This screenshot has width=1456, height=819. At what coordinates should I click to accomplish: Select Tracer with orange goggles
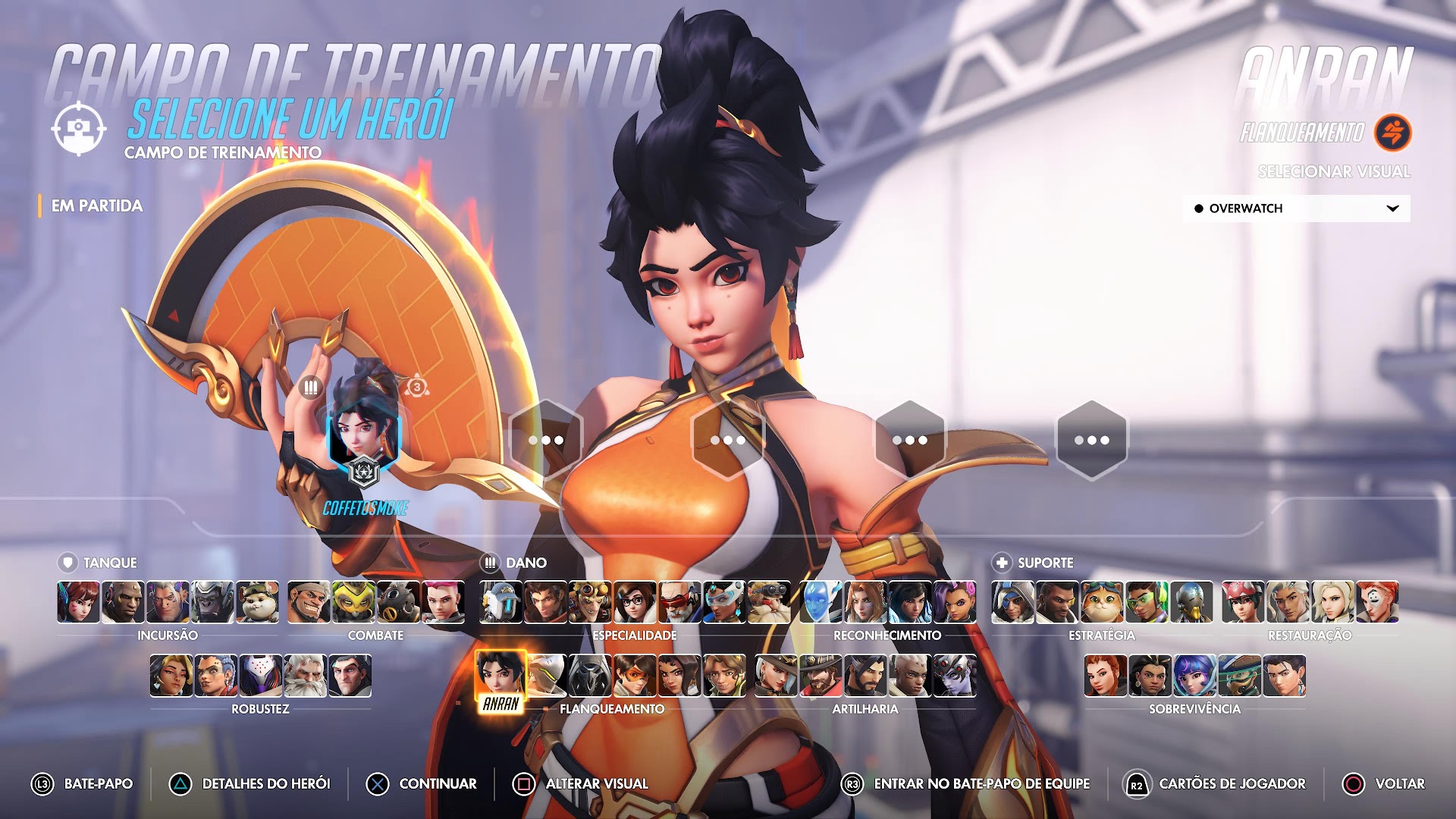coord(635,676)
